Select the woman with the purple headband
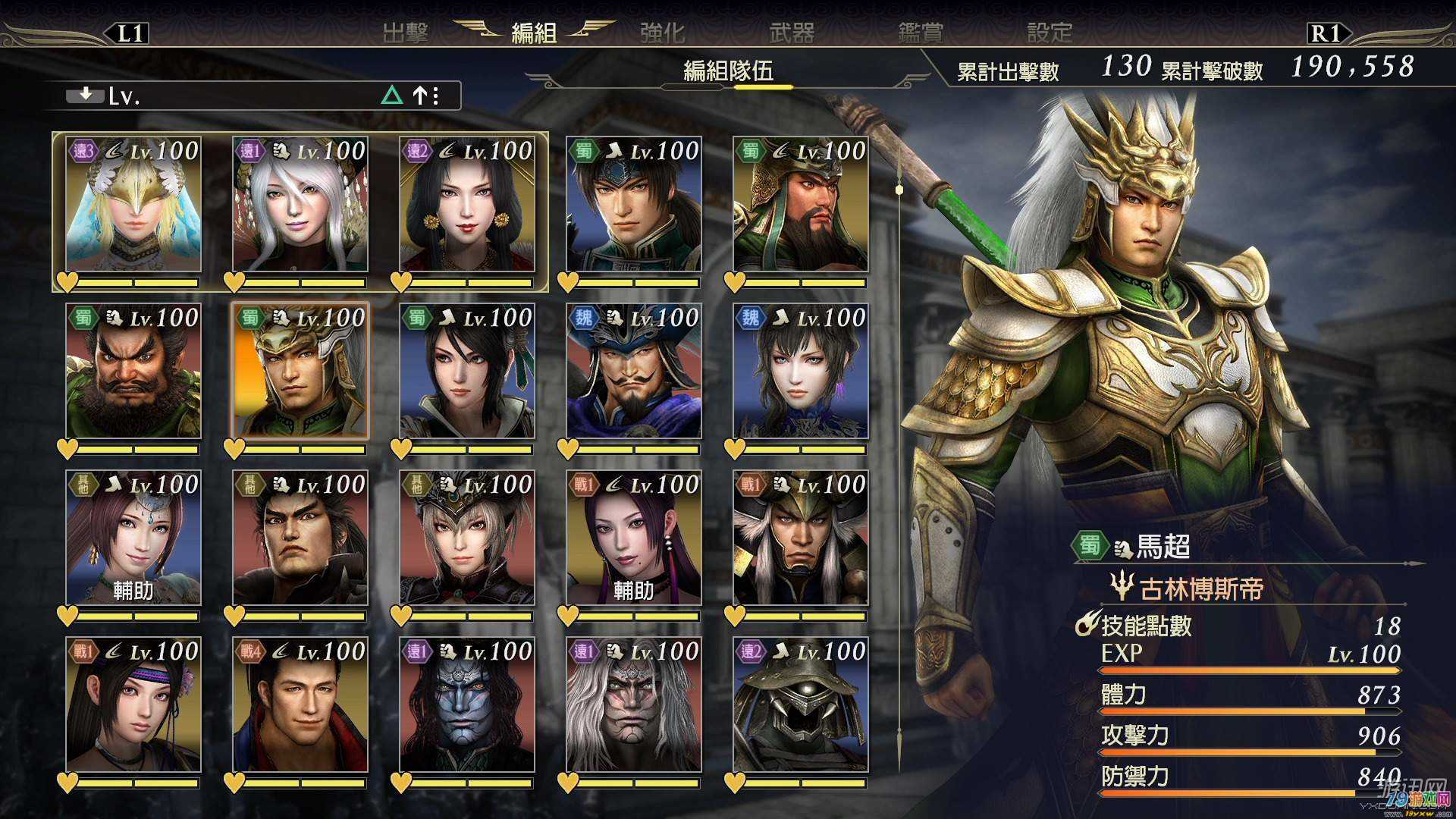1456x819 pixels. click(x=133, y=705)
